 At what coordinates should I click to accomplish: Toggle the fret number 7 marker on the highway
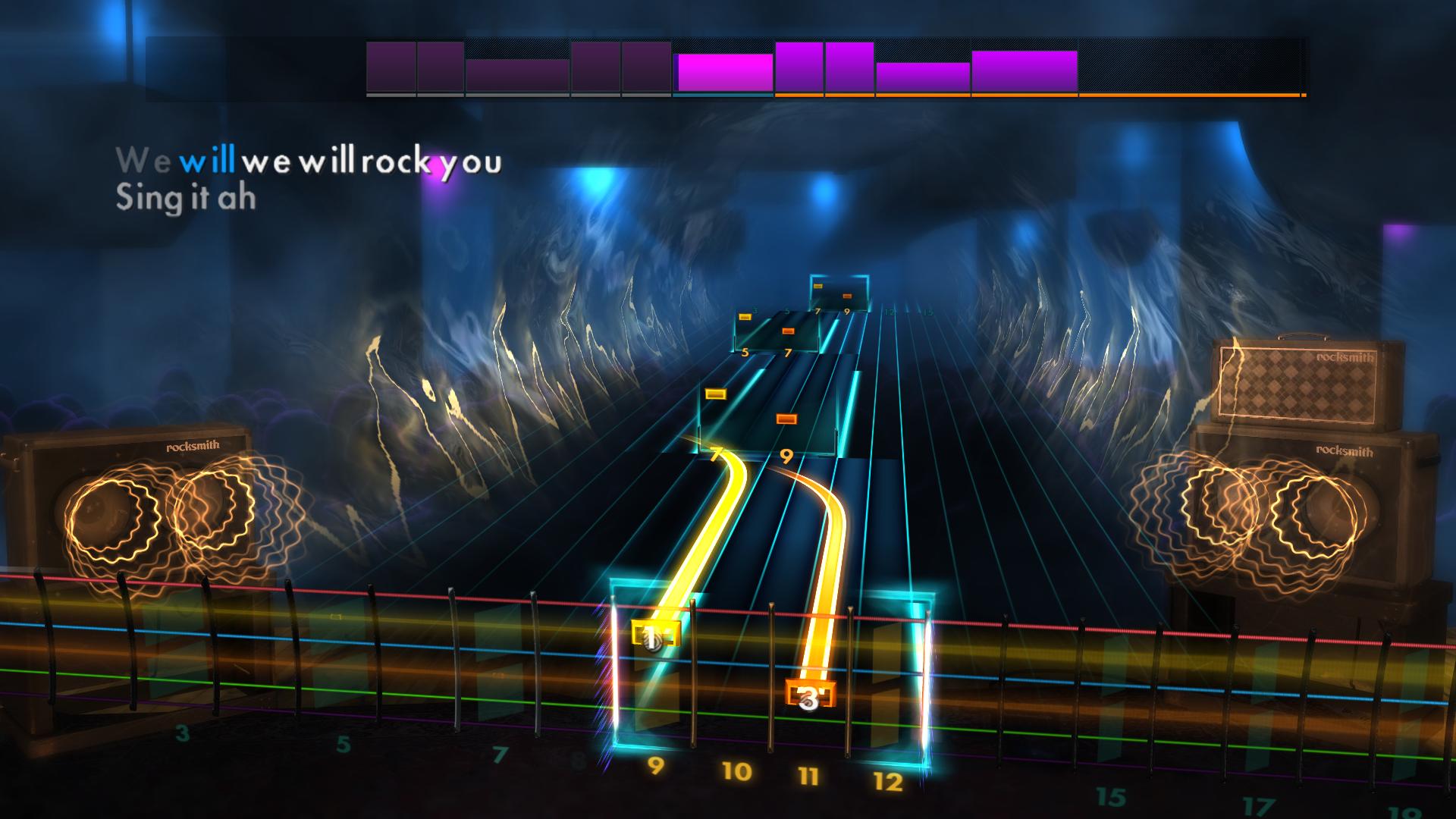(716, 456)
